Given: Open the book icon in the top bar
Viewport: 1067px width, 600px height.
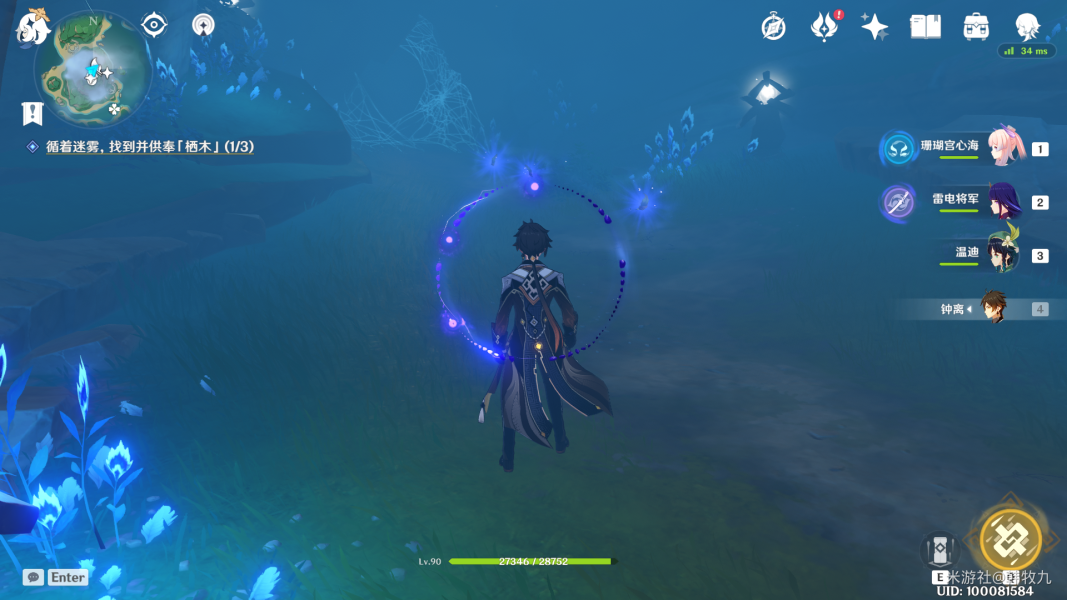Looking at the screenshot, I should [x=925, y=27].
